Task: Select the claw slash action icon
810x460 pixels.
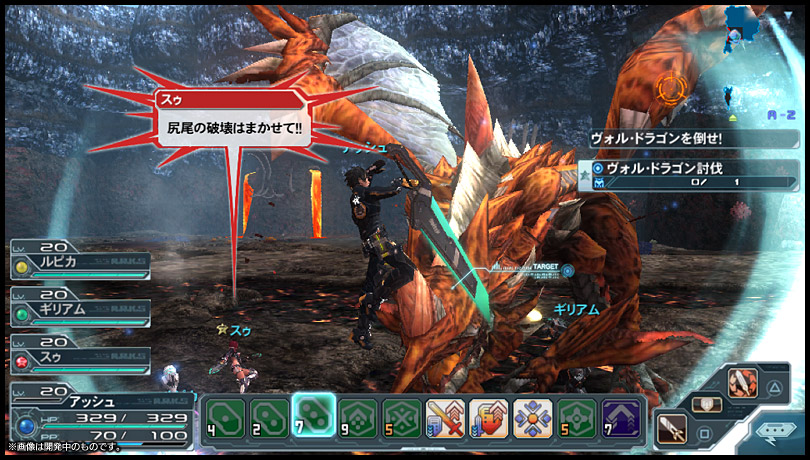Action: coord(741,385)
